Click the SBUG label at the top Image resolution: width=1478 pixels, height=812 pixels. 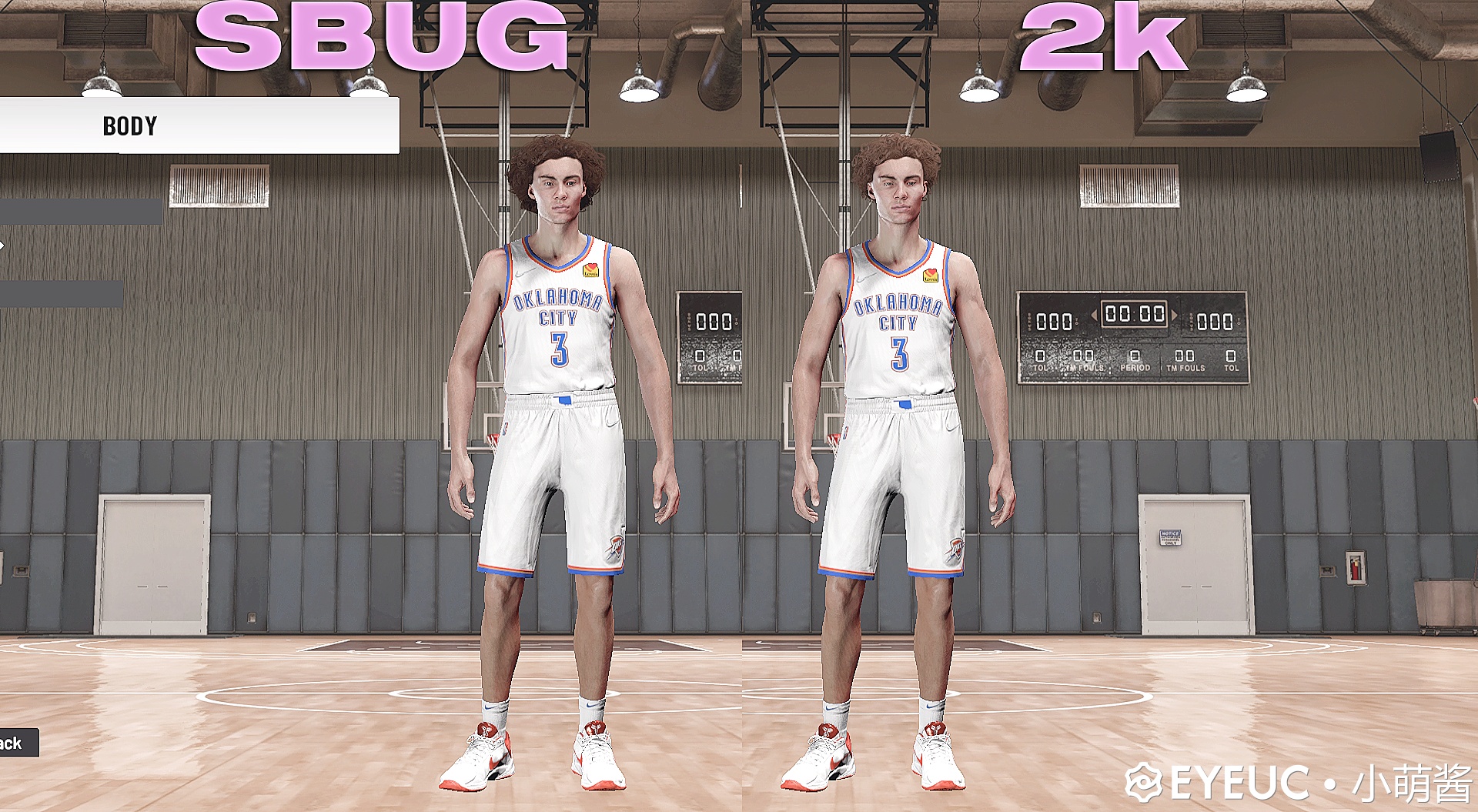click(x=377, y=35)
